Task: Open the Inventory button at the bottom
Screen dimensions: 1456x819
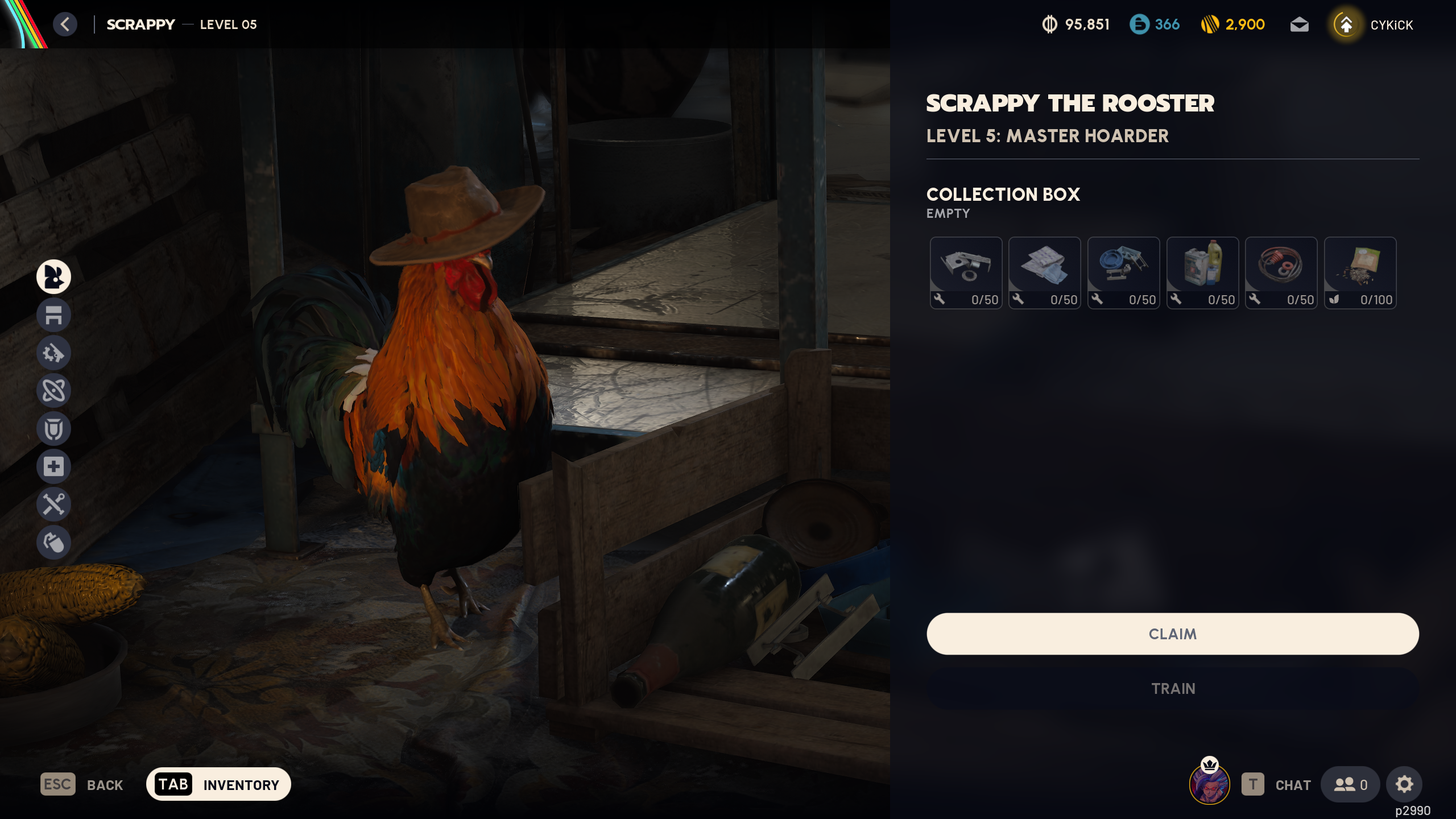Action: [218, 784]
